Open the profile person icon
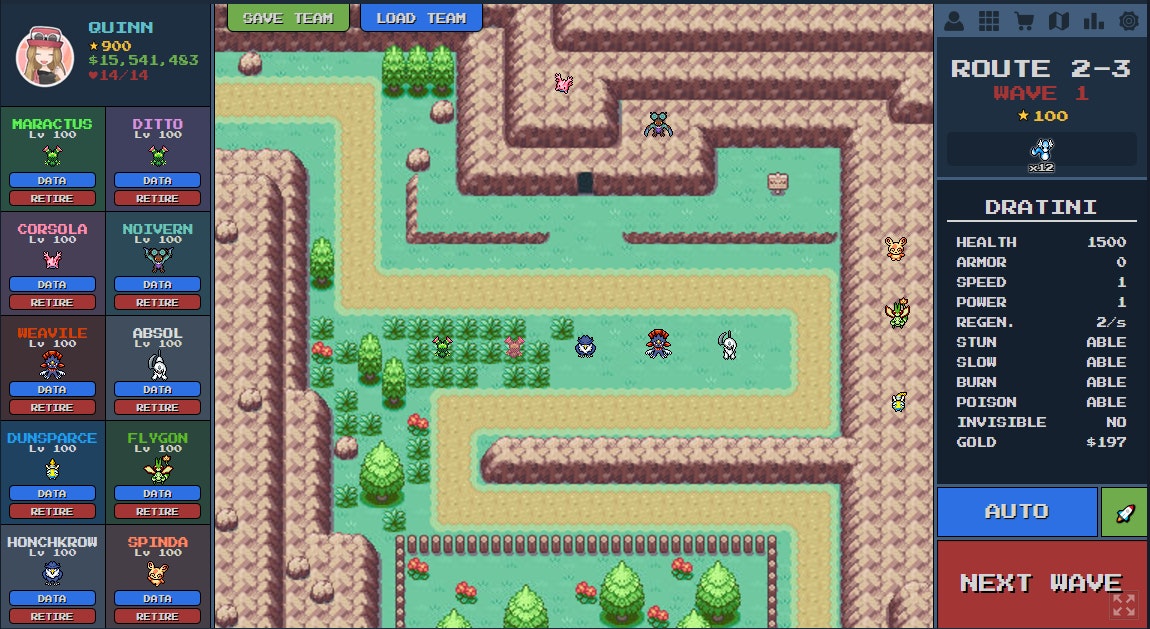The width and height of the screenshot is (1150, 629). tap(953, 20)
